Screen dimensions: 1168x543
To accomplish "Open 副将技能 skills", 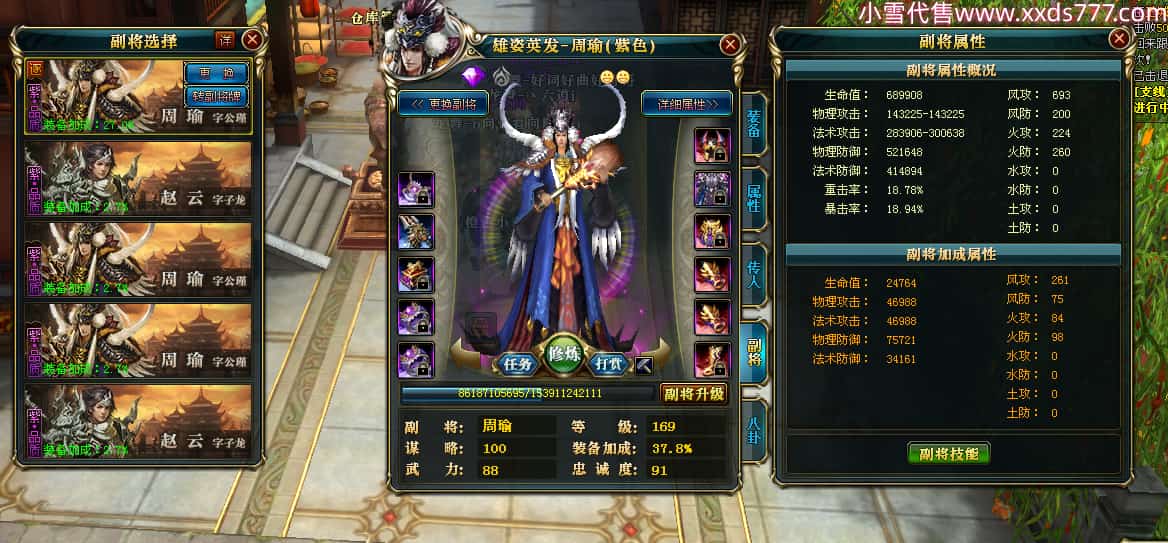I will [x=948, y=453].
